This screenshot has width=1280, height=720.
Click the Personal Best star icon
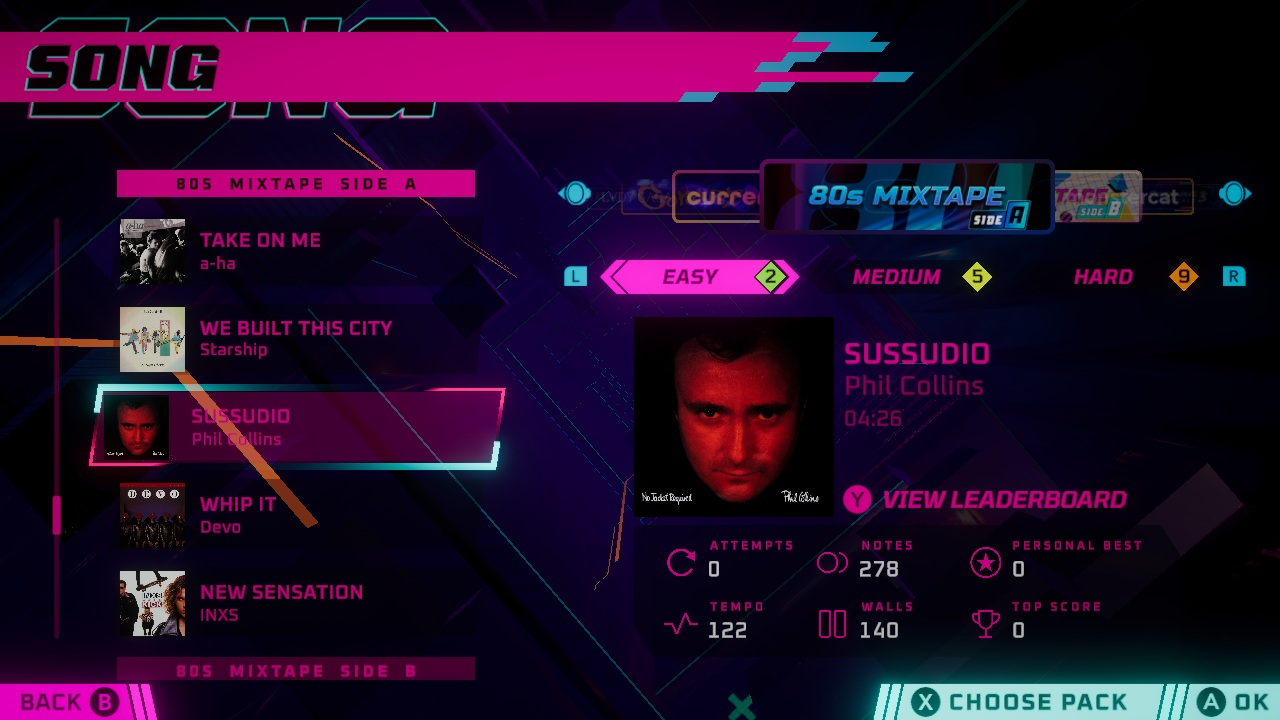pos(986,563)
